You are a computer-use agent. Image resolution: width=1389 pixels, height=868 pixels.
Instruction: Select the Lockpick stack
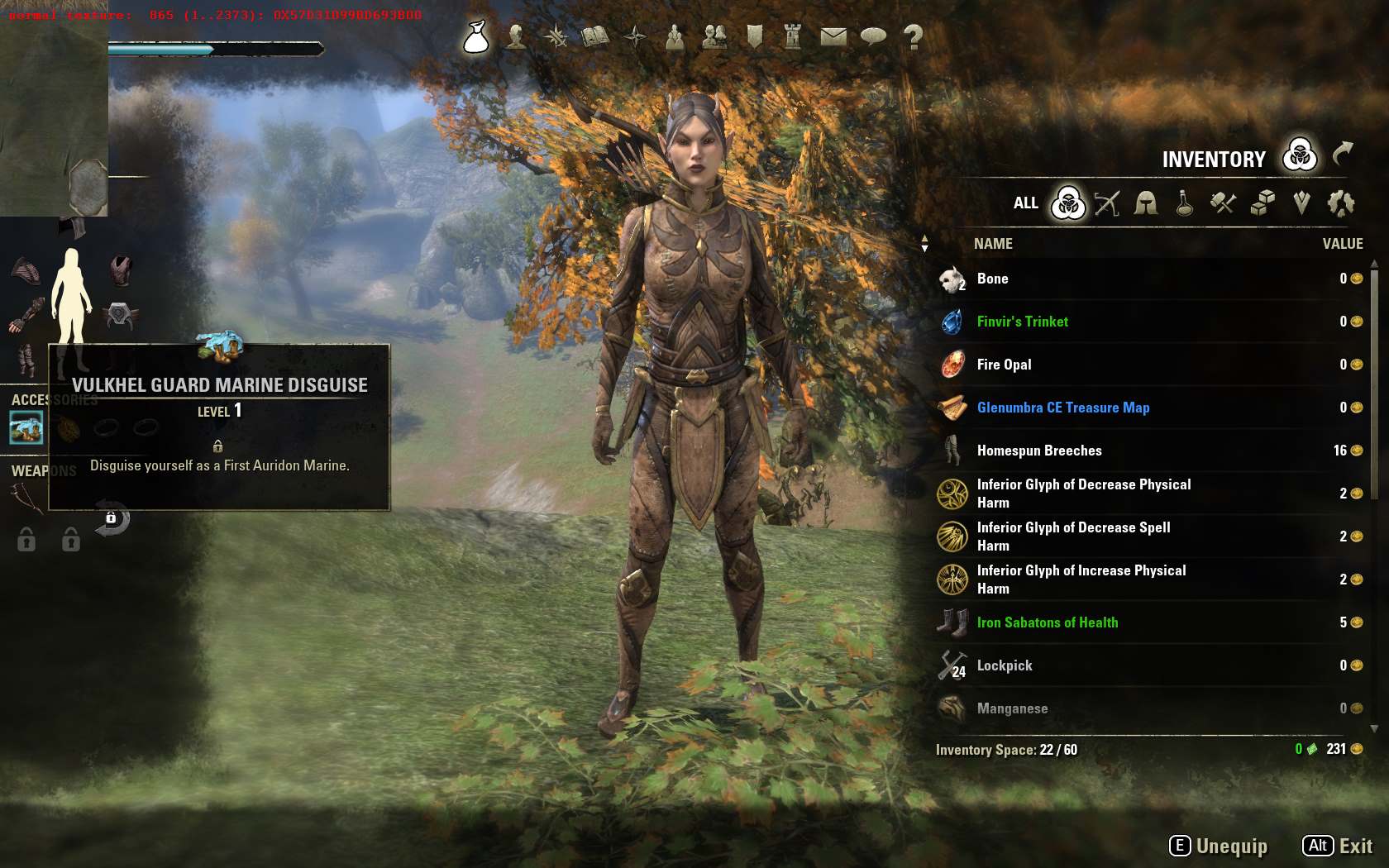pyautogui.click(x=1005, y=665)
